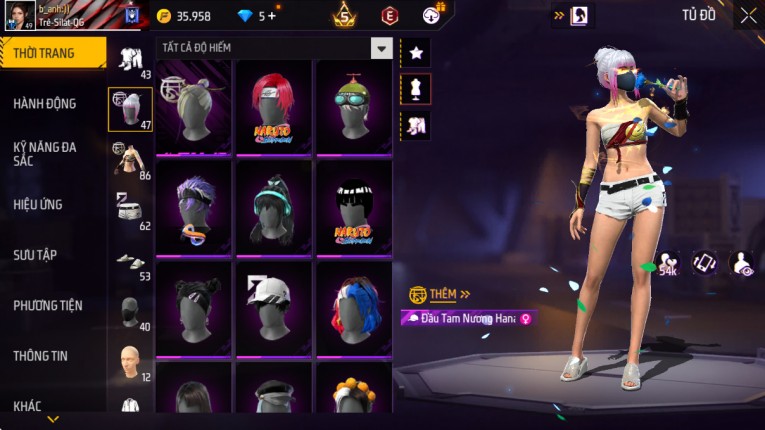This screenshot has width=765, height=430.
Task: Close the wardrobe with the X button
Action: (748, 15)
